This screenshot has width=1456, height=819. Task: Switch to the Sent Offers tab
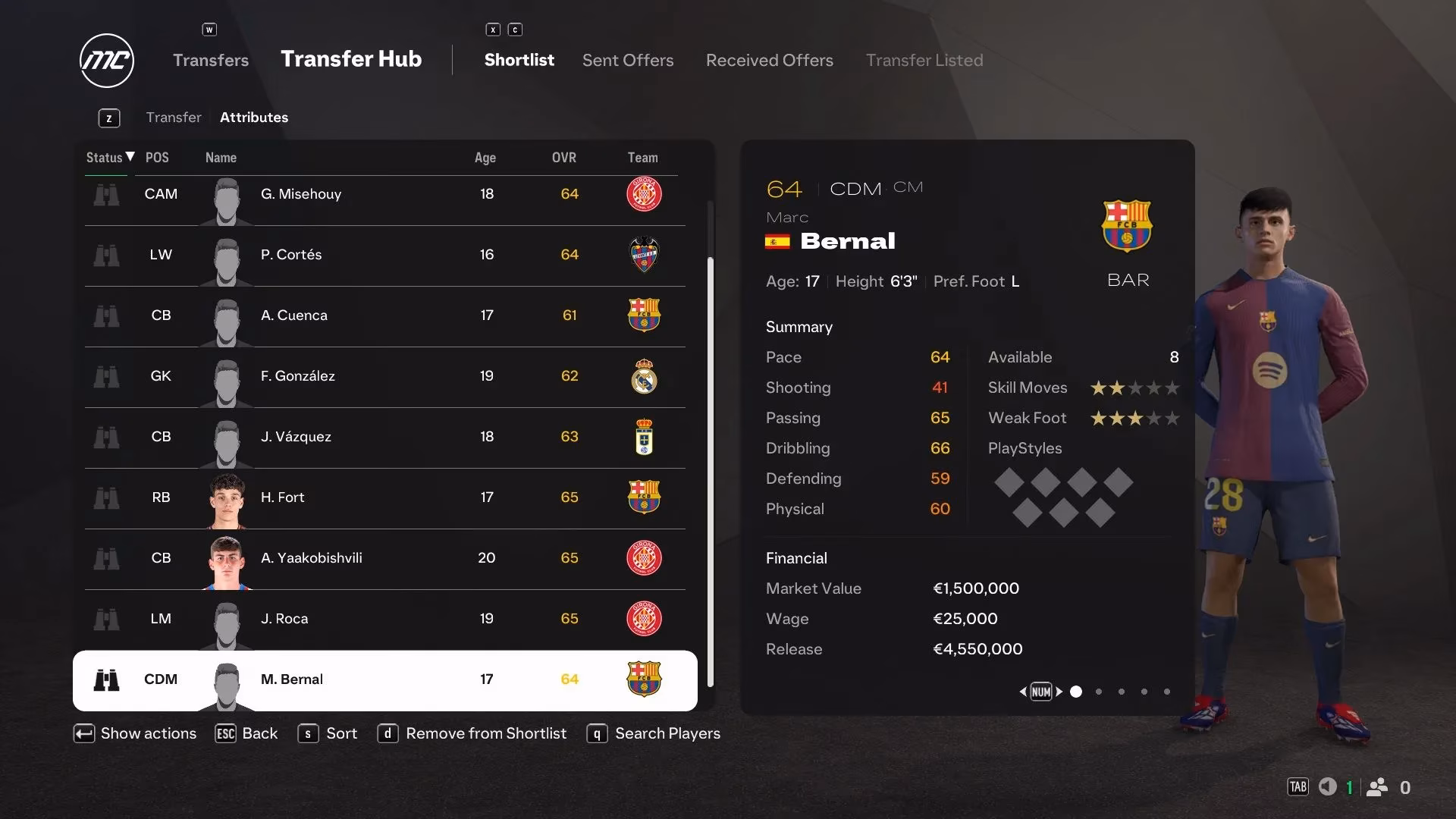(627, 60)
